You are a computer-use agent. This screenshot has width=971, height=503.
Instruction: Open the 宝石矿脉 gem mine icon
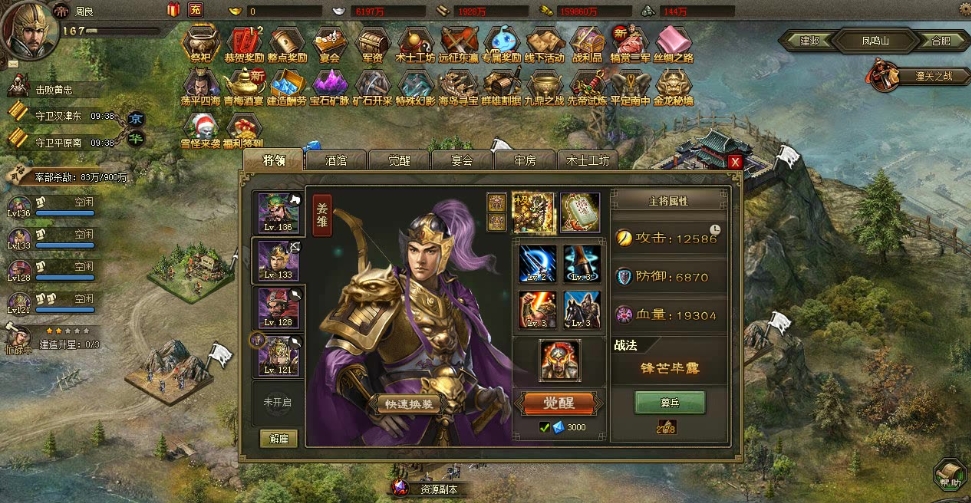click(330, 84)
